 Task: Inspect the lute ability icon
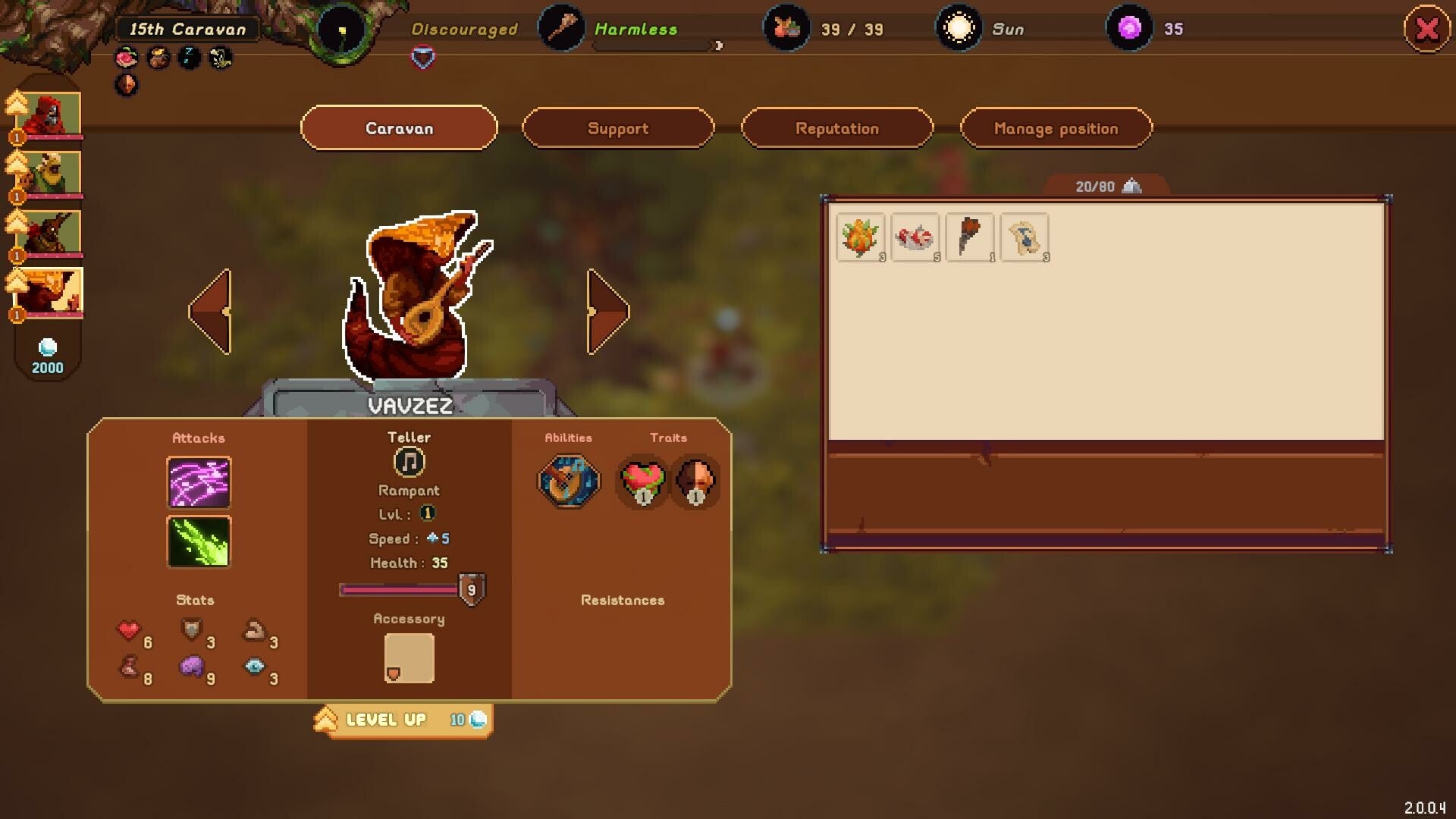click(568, 481)
